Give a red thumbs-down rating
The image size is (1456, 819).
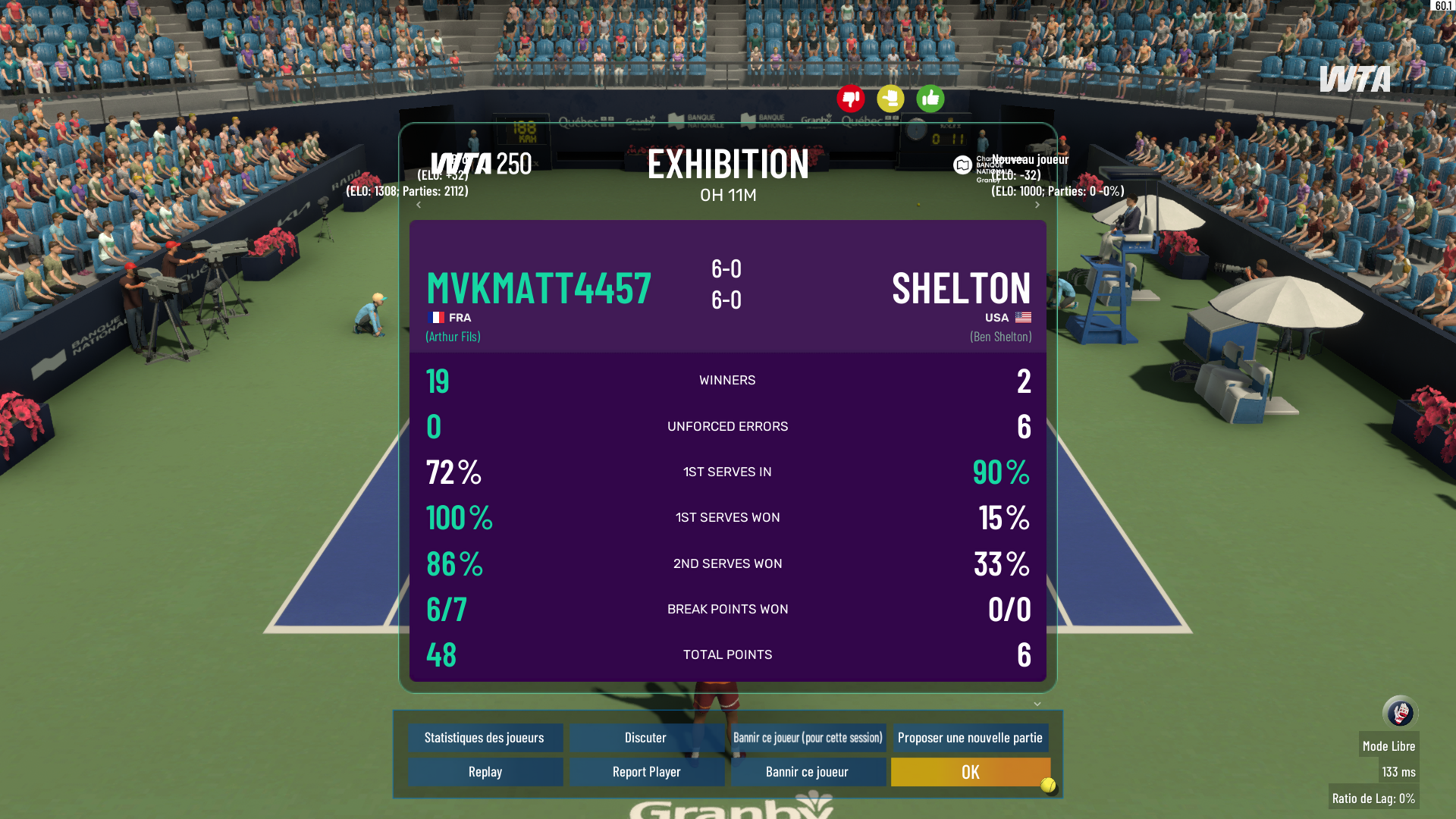851,99
